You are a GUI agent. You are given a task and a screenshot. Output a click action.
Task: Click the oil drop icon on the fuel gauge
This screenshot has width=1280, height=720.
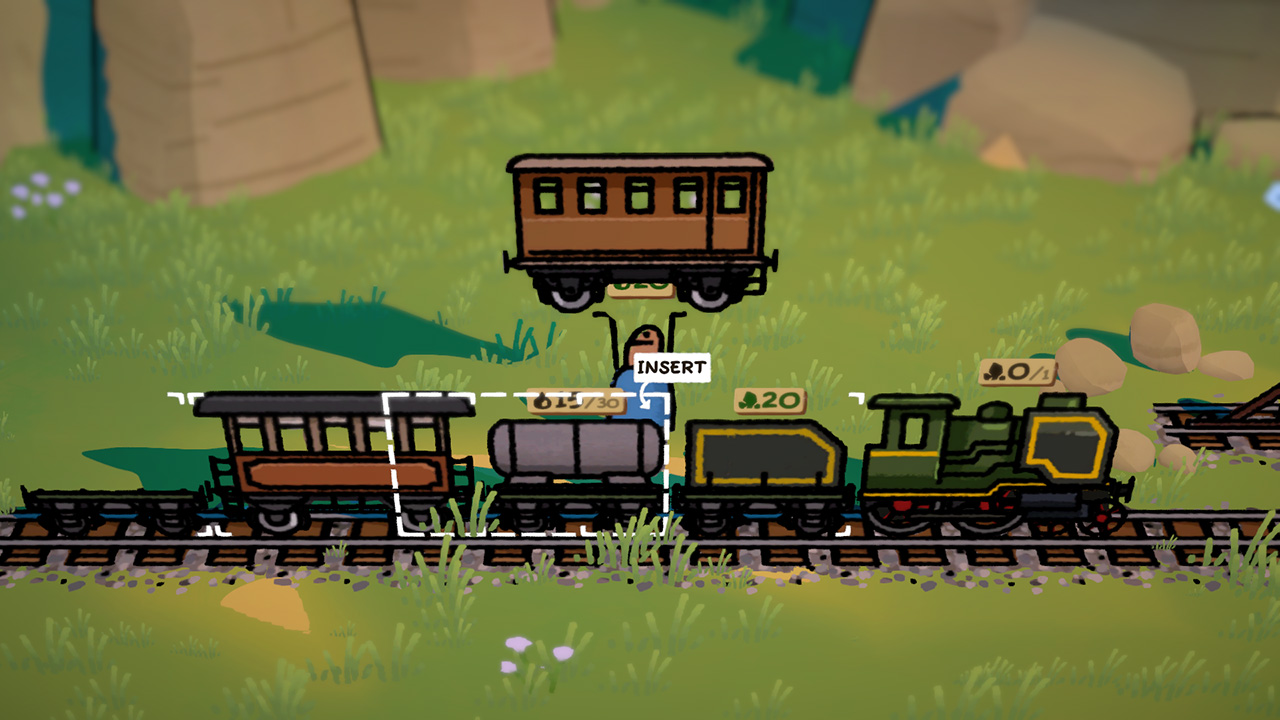pyautogui.click(x=540, y=398)
